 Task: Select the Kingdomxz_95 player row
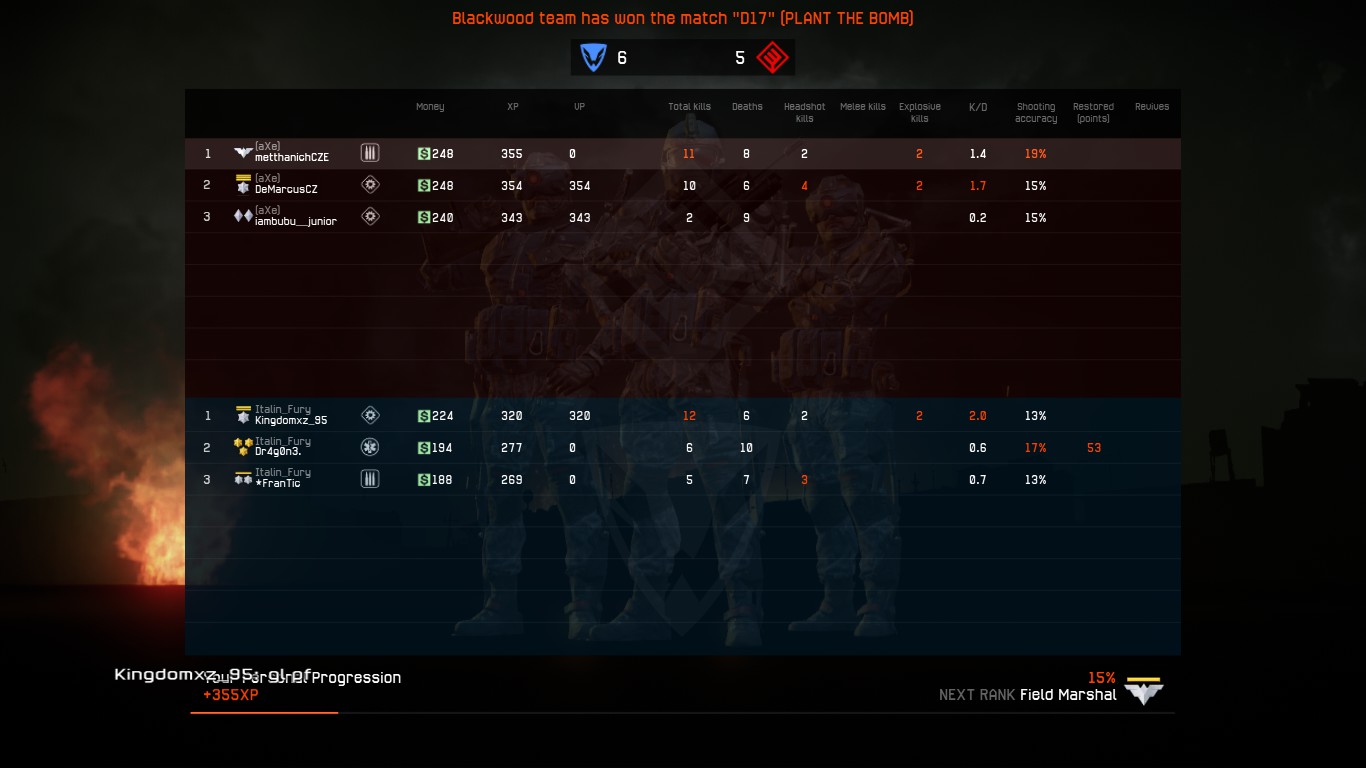tap(291, 420)
